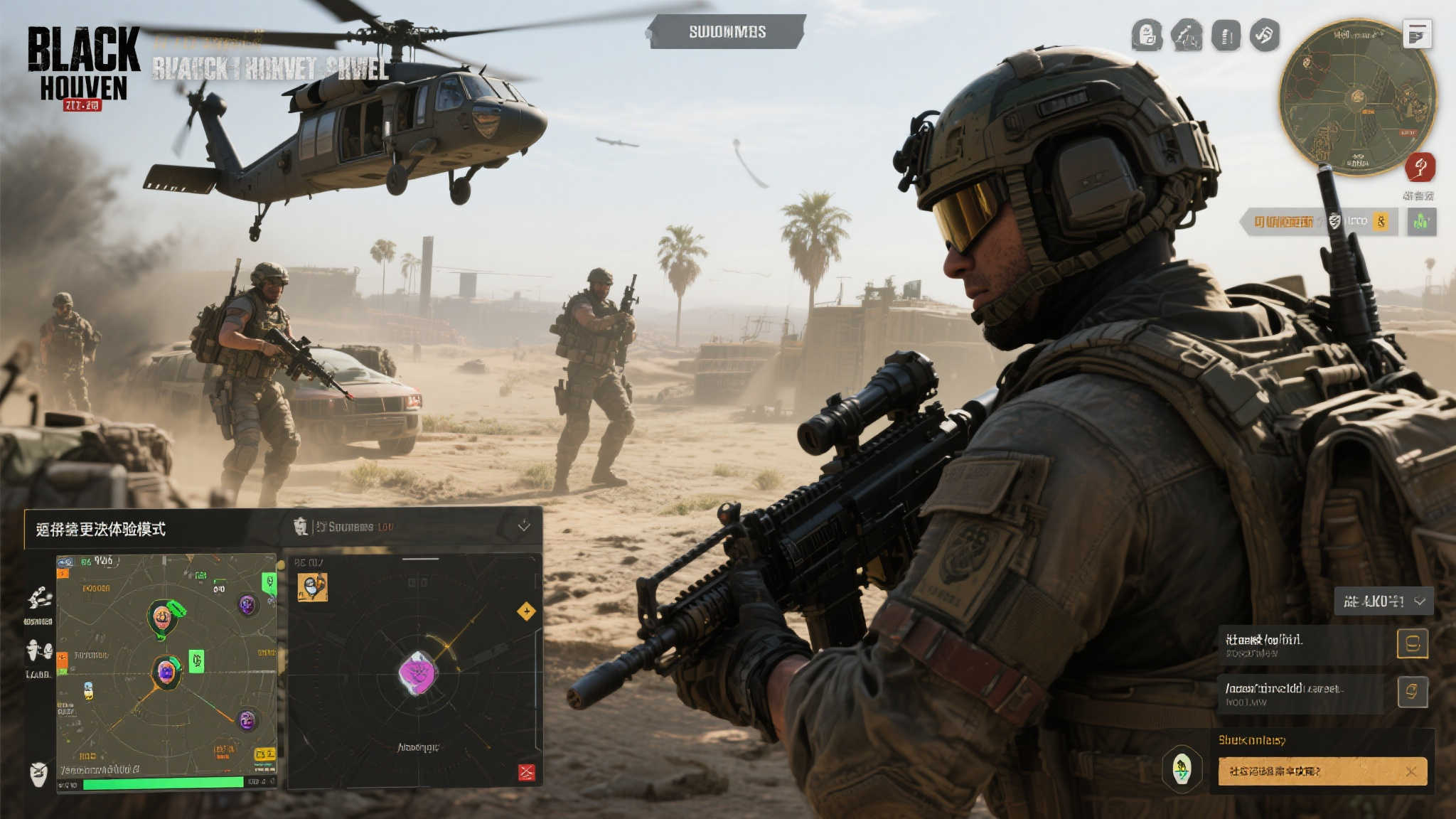Collapse the mode selection panel with the chevron
The width and height of the screenshot is (1456, 819).
[524, 526]
